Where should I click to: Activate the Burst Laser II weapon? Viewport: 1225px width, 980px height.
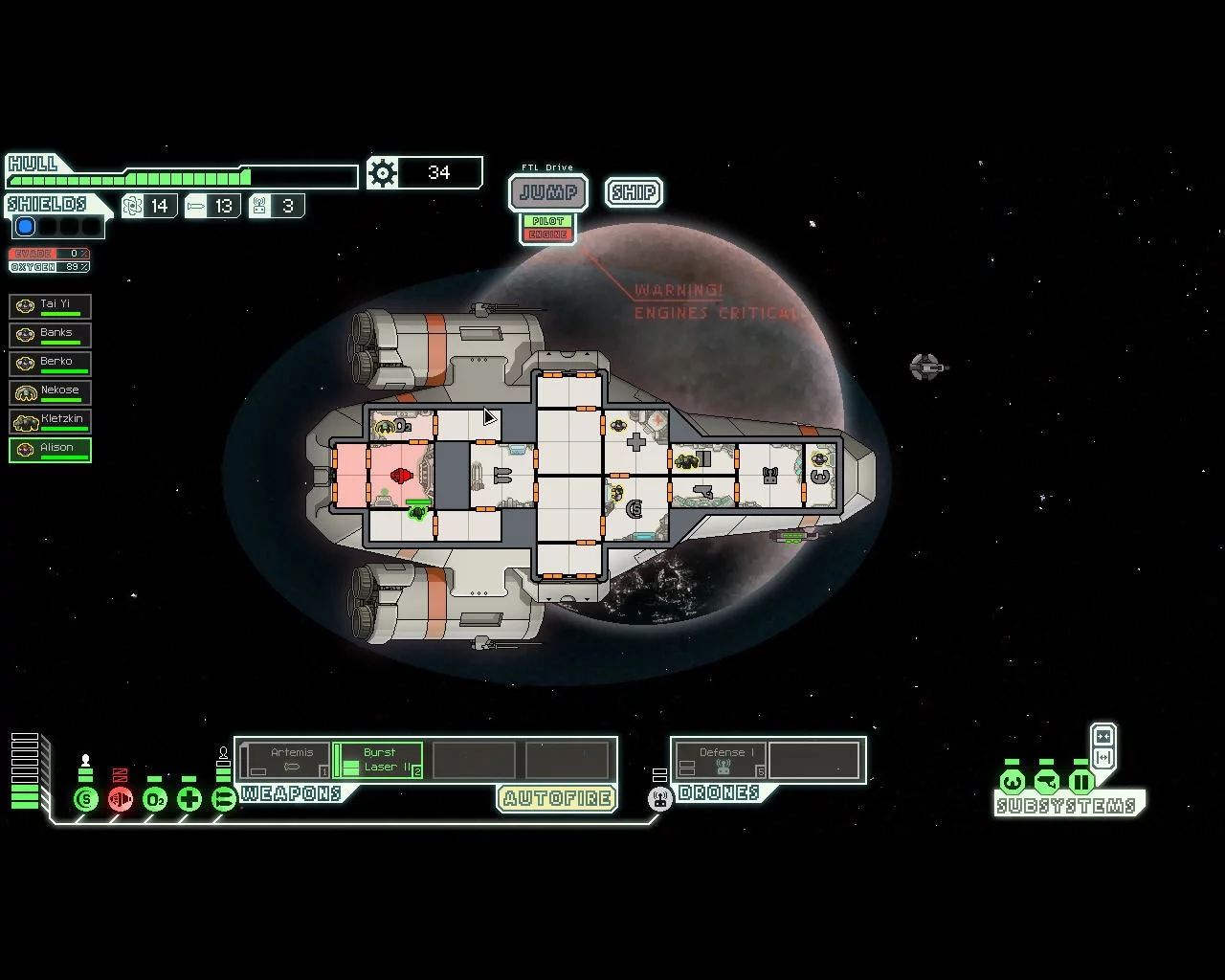[x=378, y=761]
